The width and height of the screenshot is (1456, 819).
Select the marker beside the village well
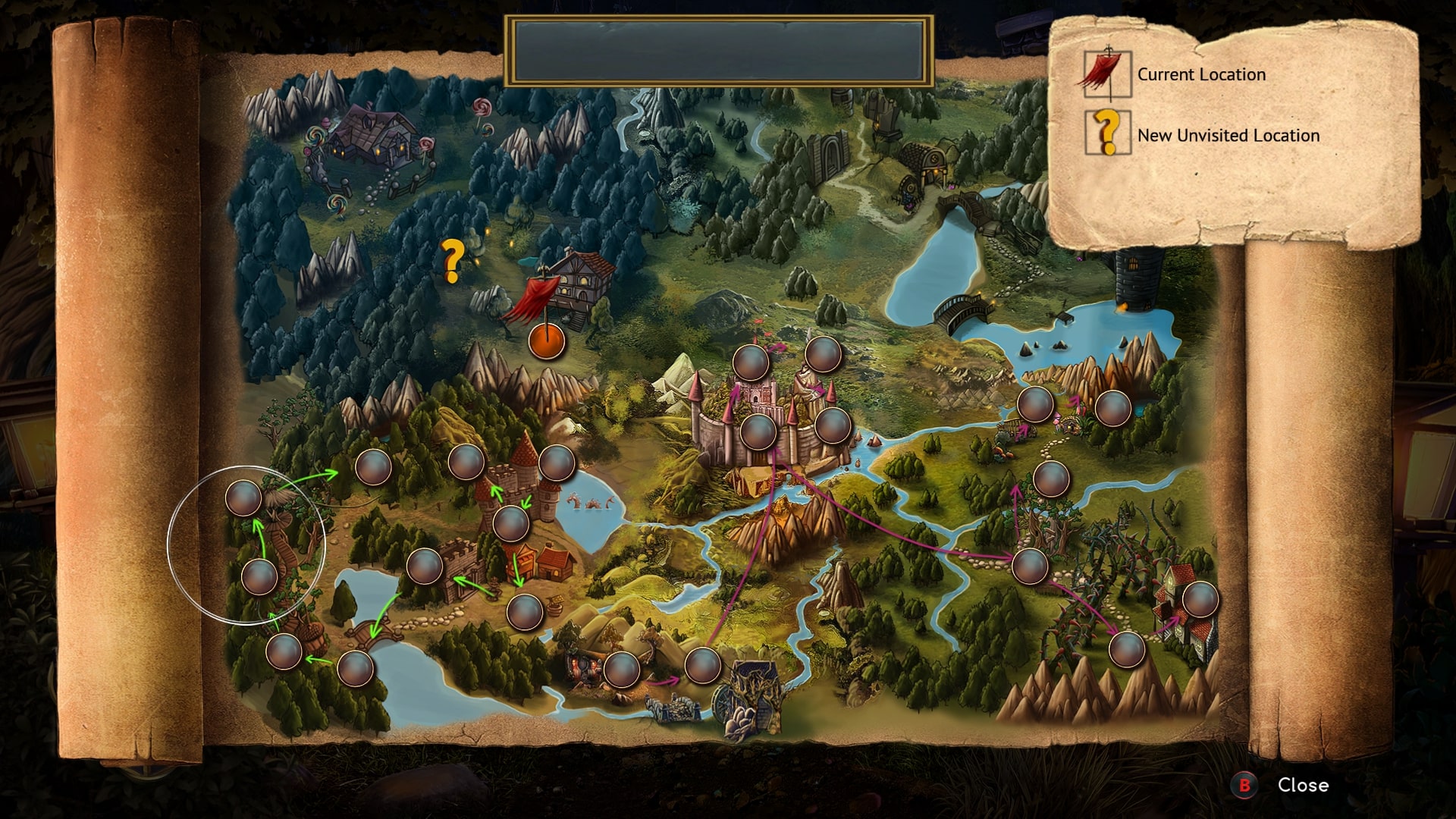[524, 611]
